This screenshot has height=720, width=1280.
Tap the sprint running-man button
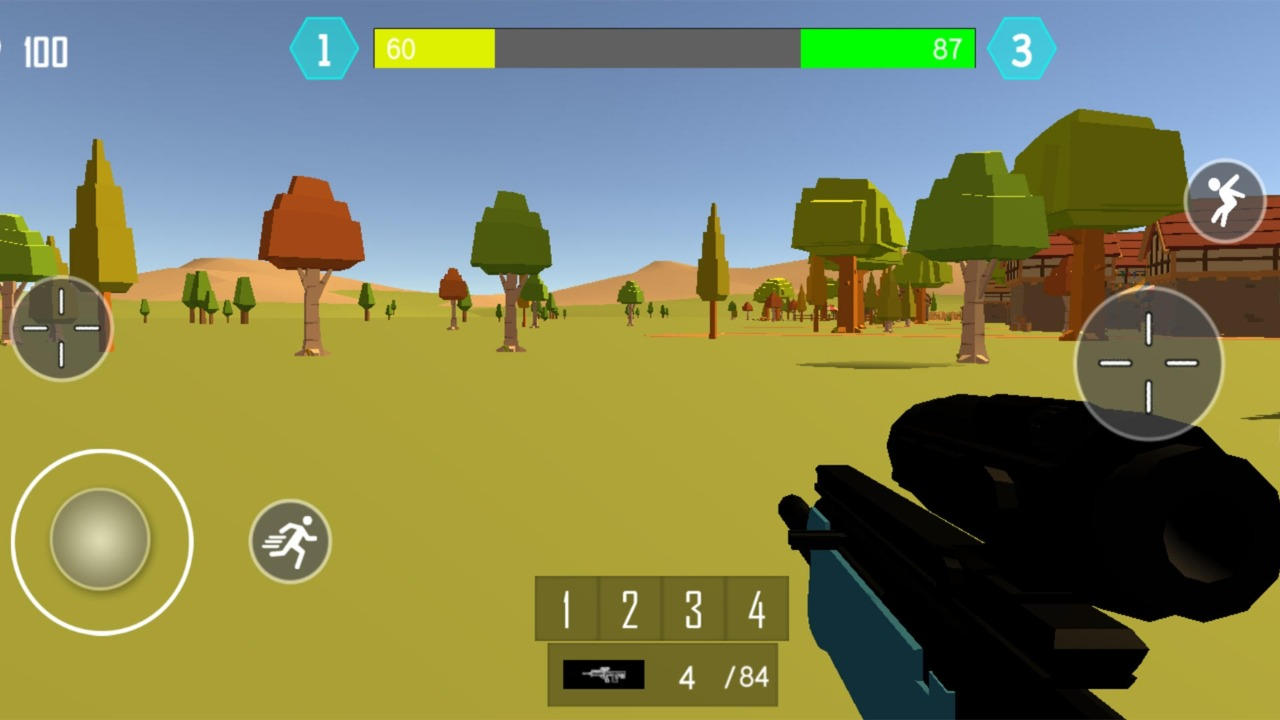click(x=290, y=541)
